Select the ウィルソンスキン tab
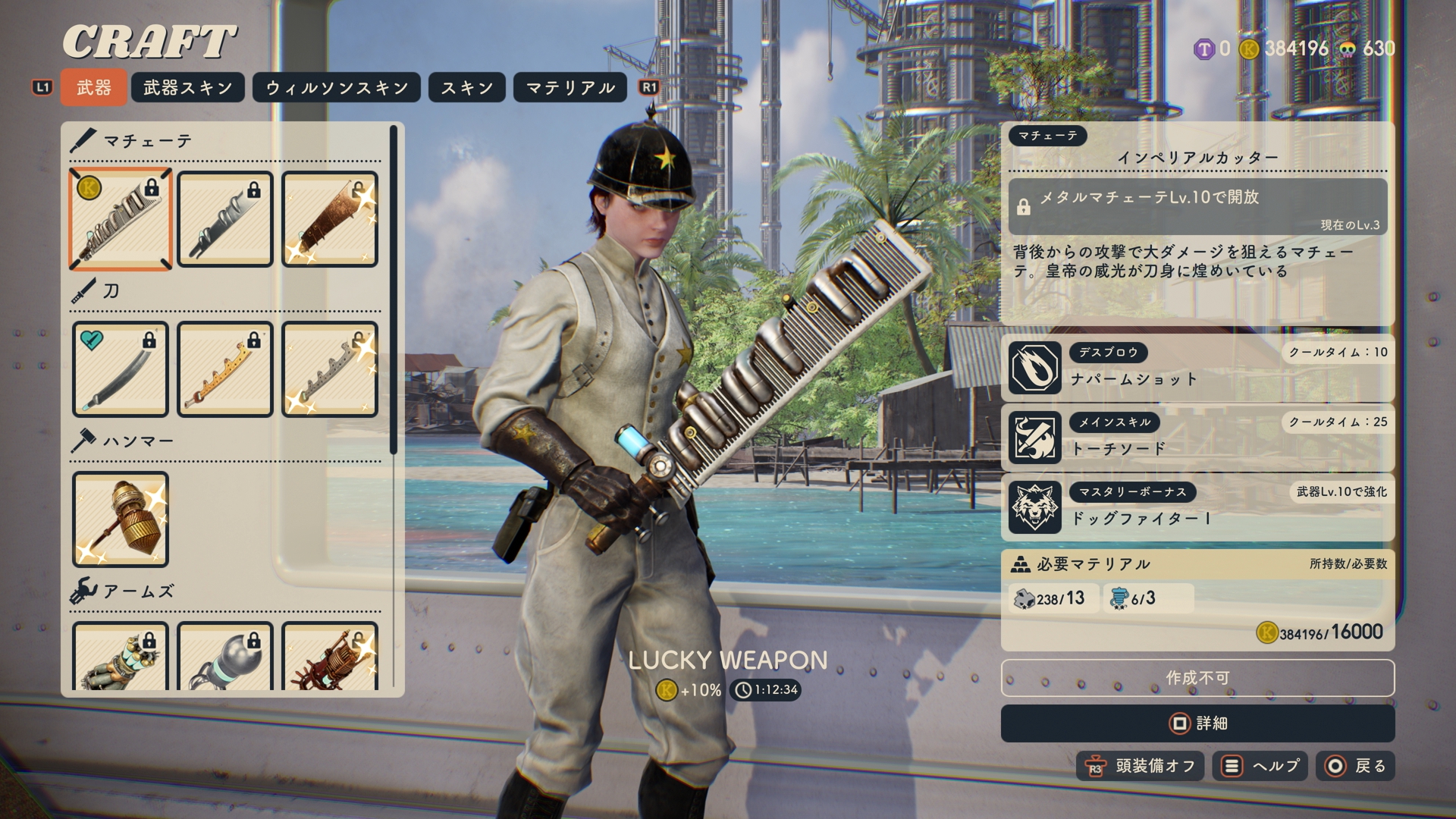The image size is (1456, 819). (337, 87)
